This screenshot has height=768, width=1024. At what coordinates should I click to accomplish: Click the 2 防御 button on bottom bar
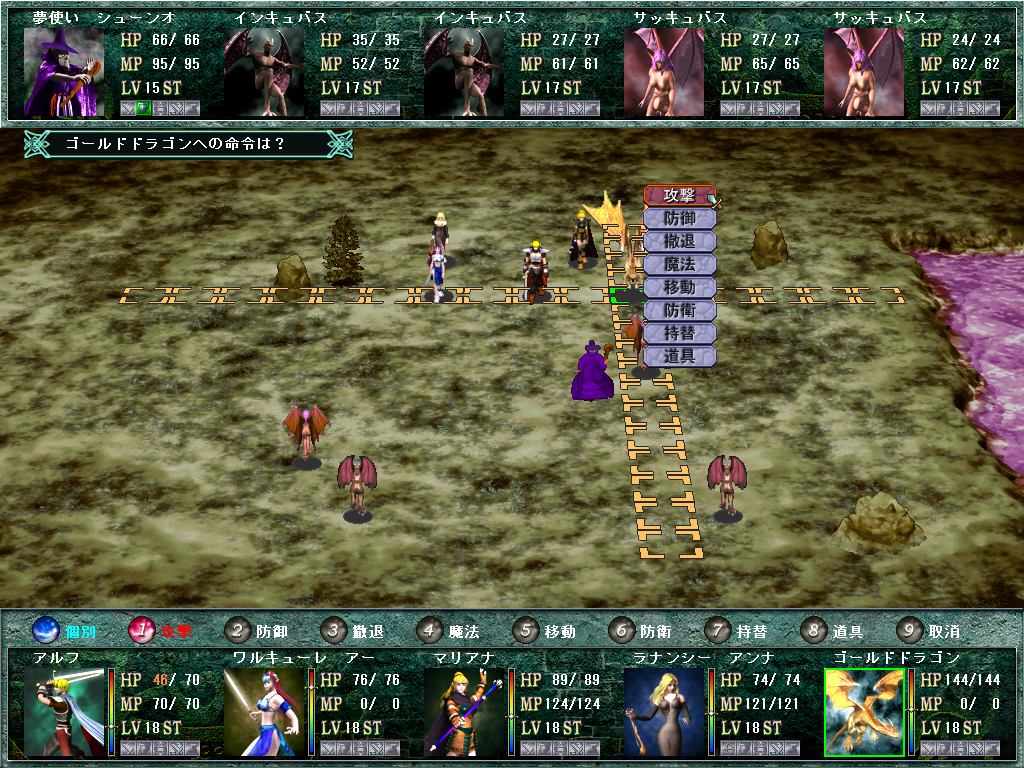coord(237,630)
